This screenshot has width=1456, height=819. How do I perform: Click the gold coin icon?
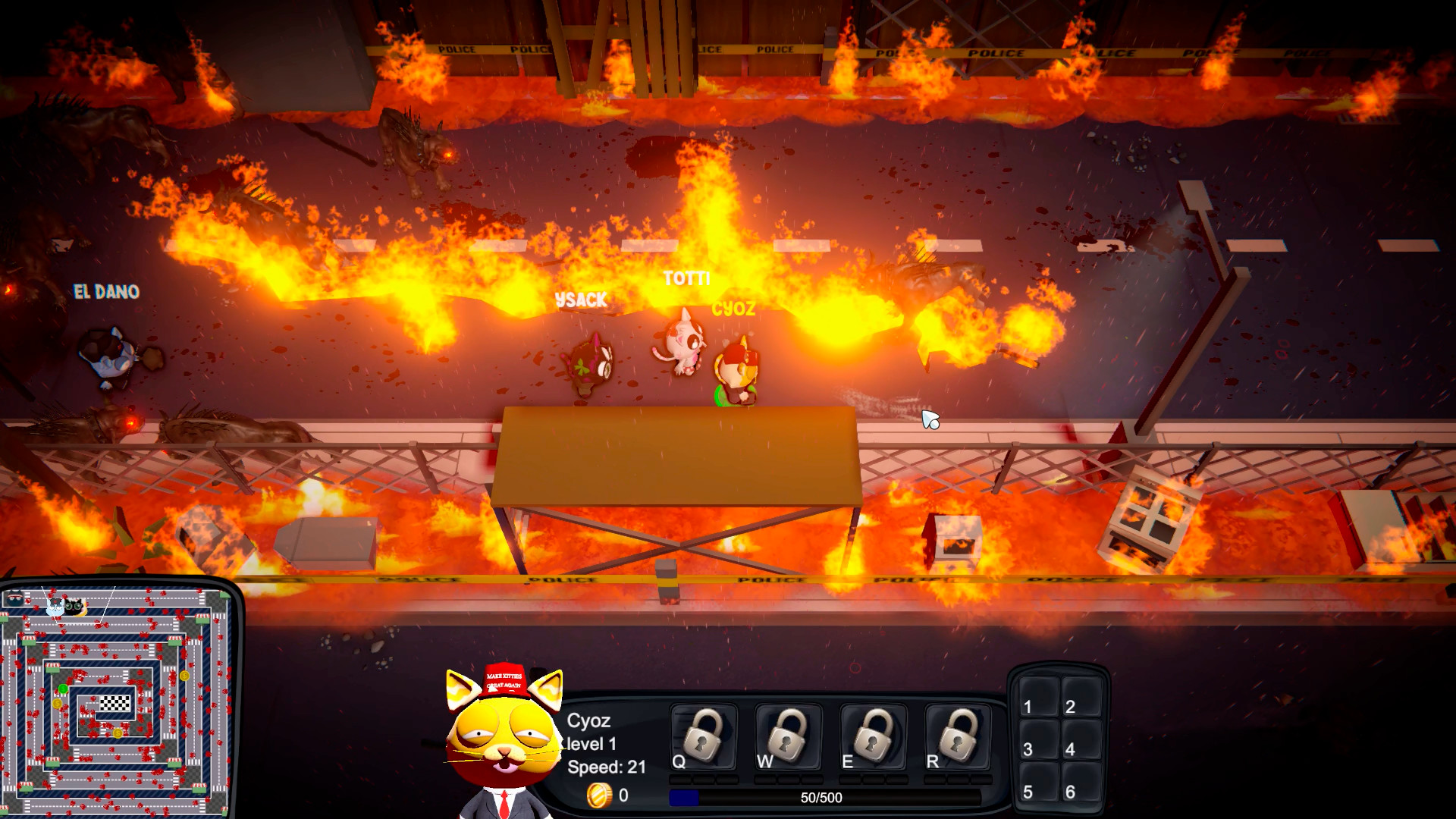[598, 795]
